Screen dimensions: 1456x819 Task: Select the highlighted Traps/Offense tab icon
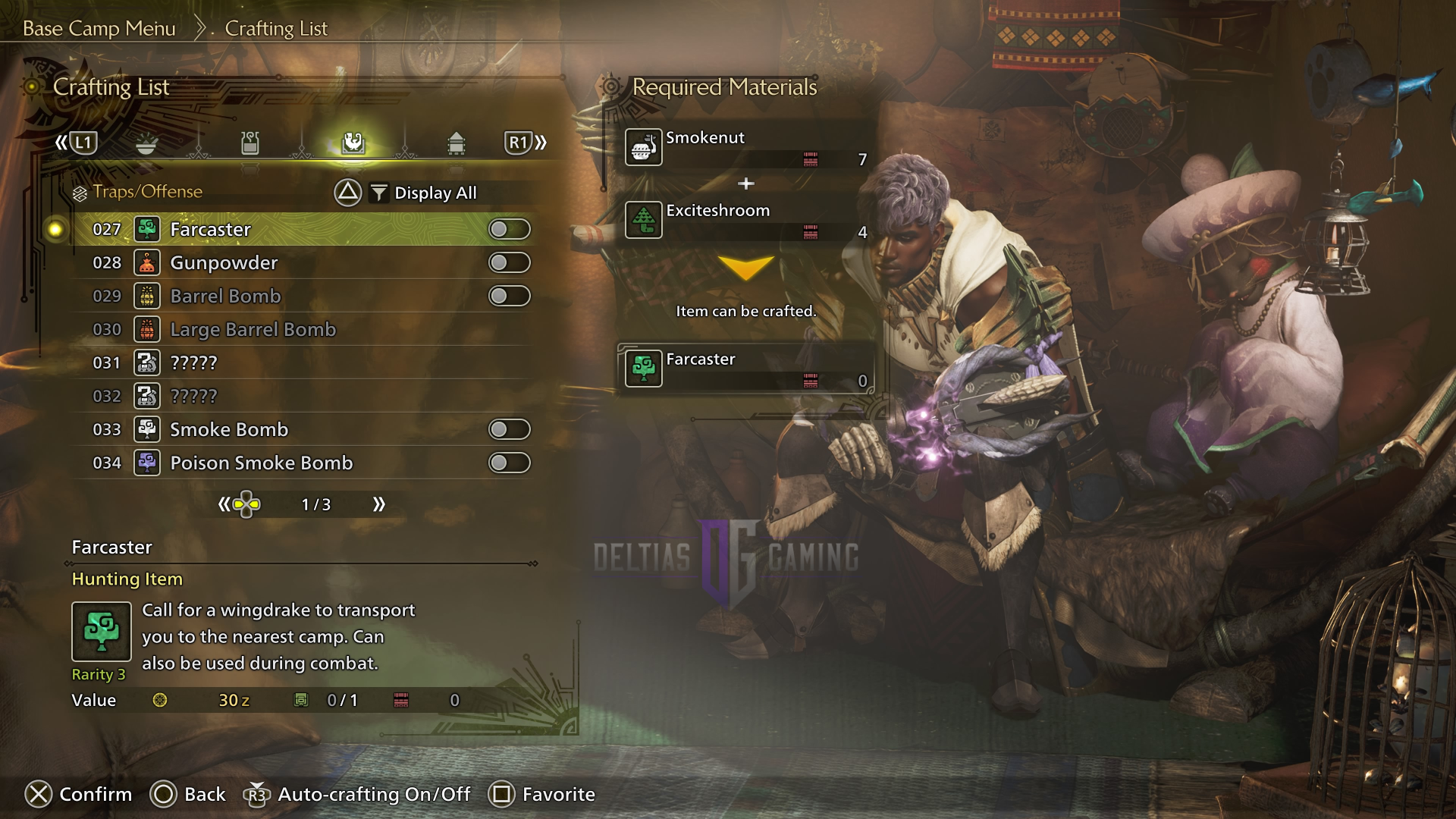click(353, 143)
